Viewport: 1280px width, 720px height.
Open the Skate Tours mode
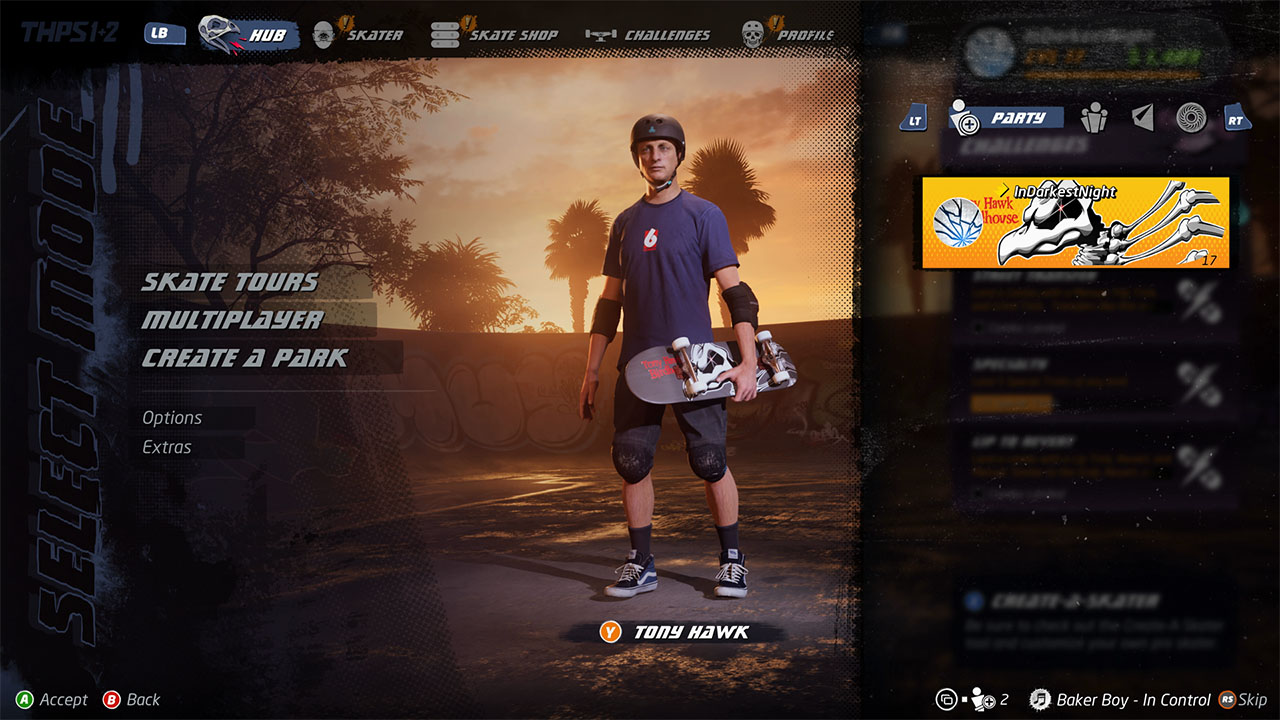point(230,282)
